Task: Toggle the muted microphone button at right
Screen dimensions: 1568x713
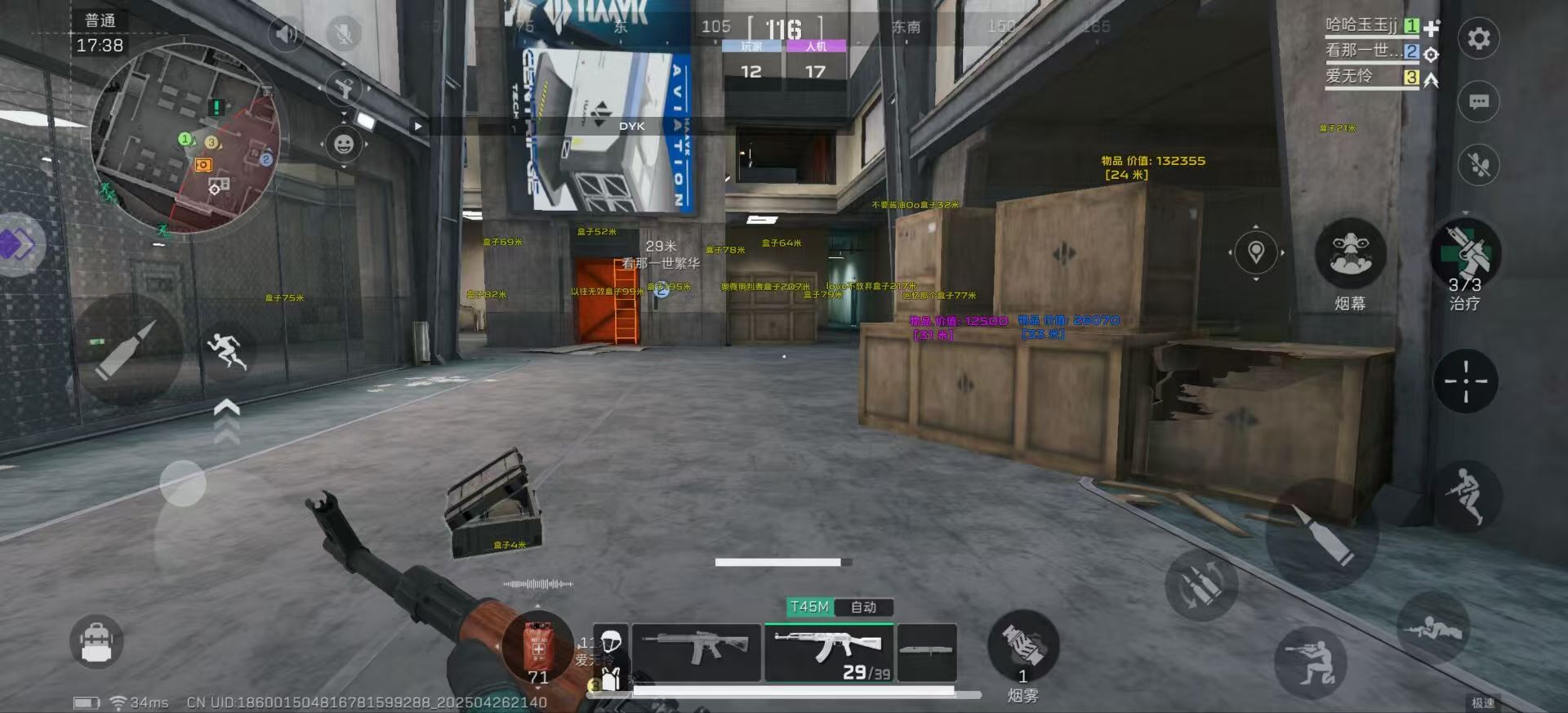Action: click(1478, 166)
